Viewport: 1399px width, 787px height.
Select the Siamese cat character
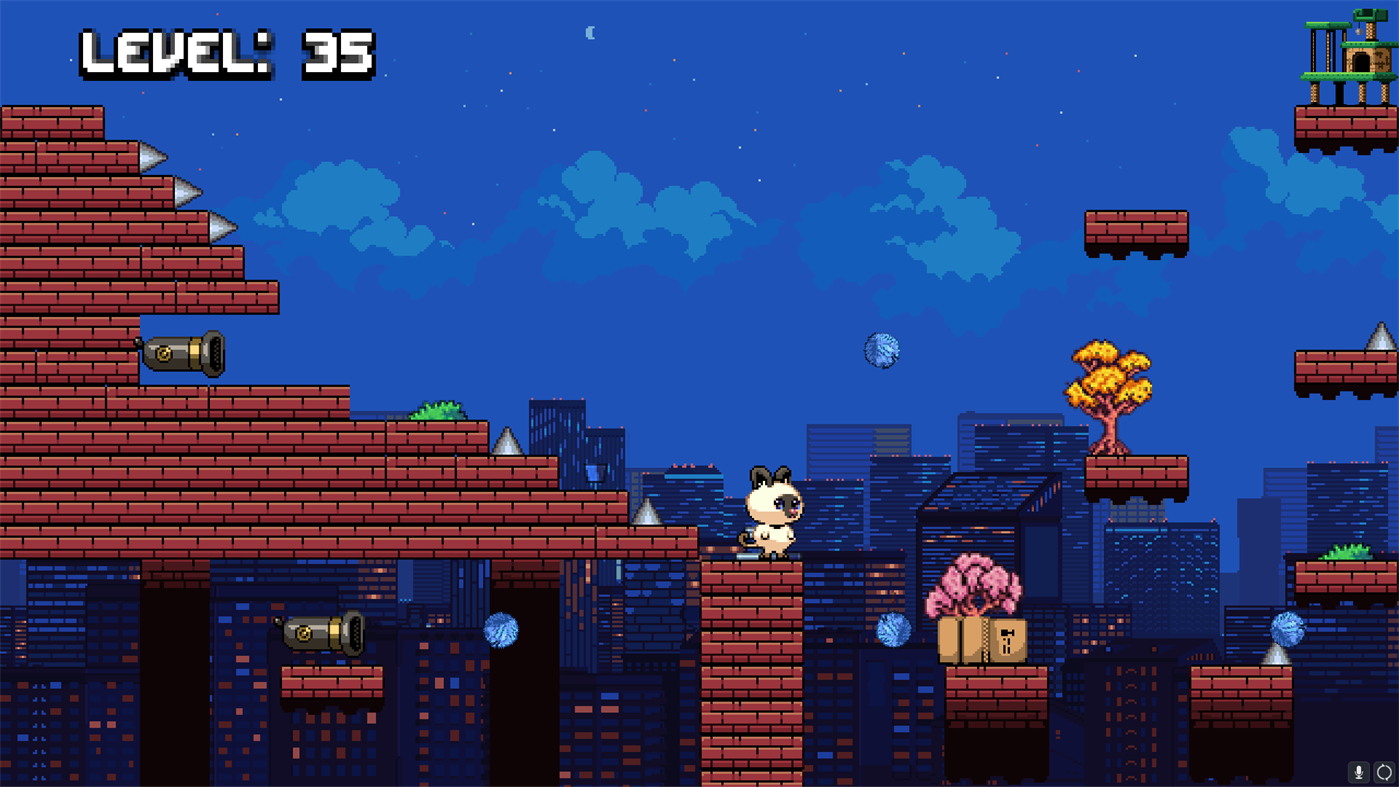click(x=772, y=513)
